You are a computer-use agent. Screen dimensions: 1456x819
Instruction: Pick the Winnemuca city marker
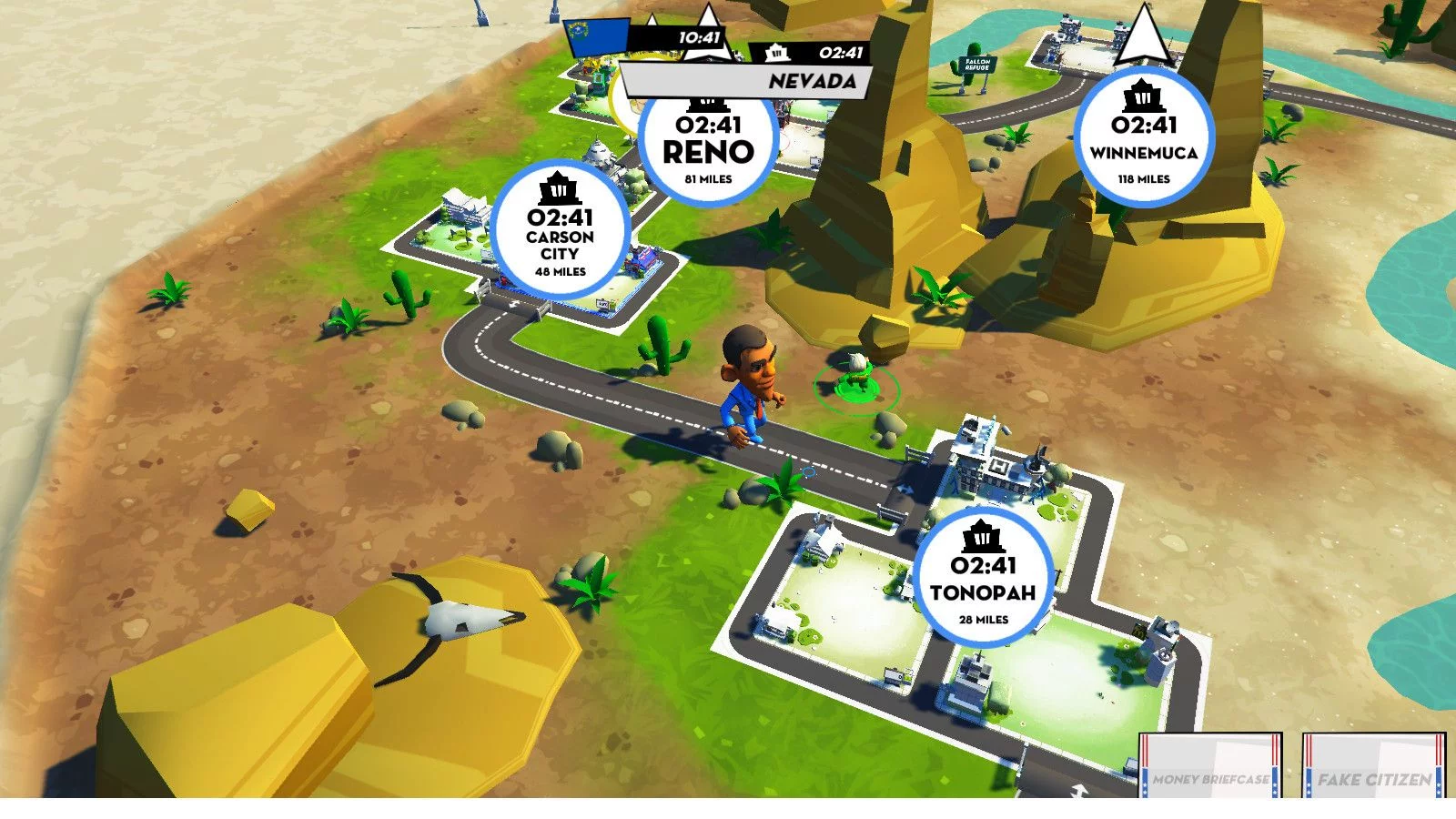(x=1143, y=136)
